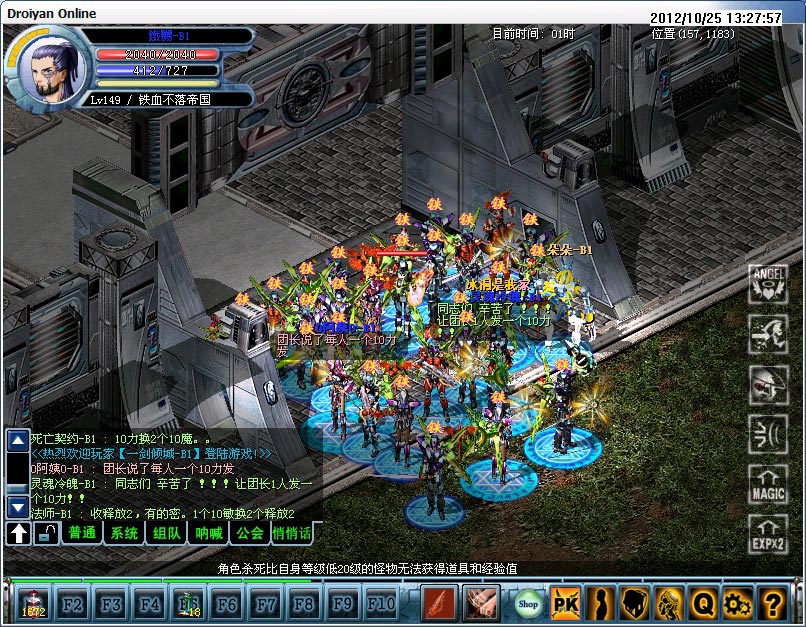The height and width of the screenshot is (627, 806).
Task: Toggle the PK mode button
Action: (565, 603)
